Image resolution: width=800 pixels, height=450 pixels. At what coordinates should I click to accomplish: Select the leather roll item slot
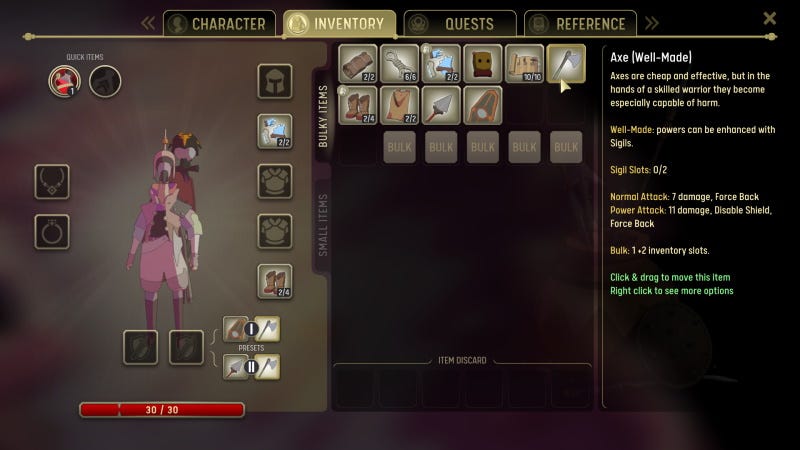[358, 63]
